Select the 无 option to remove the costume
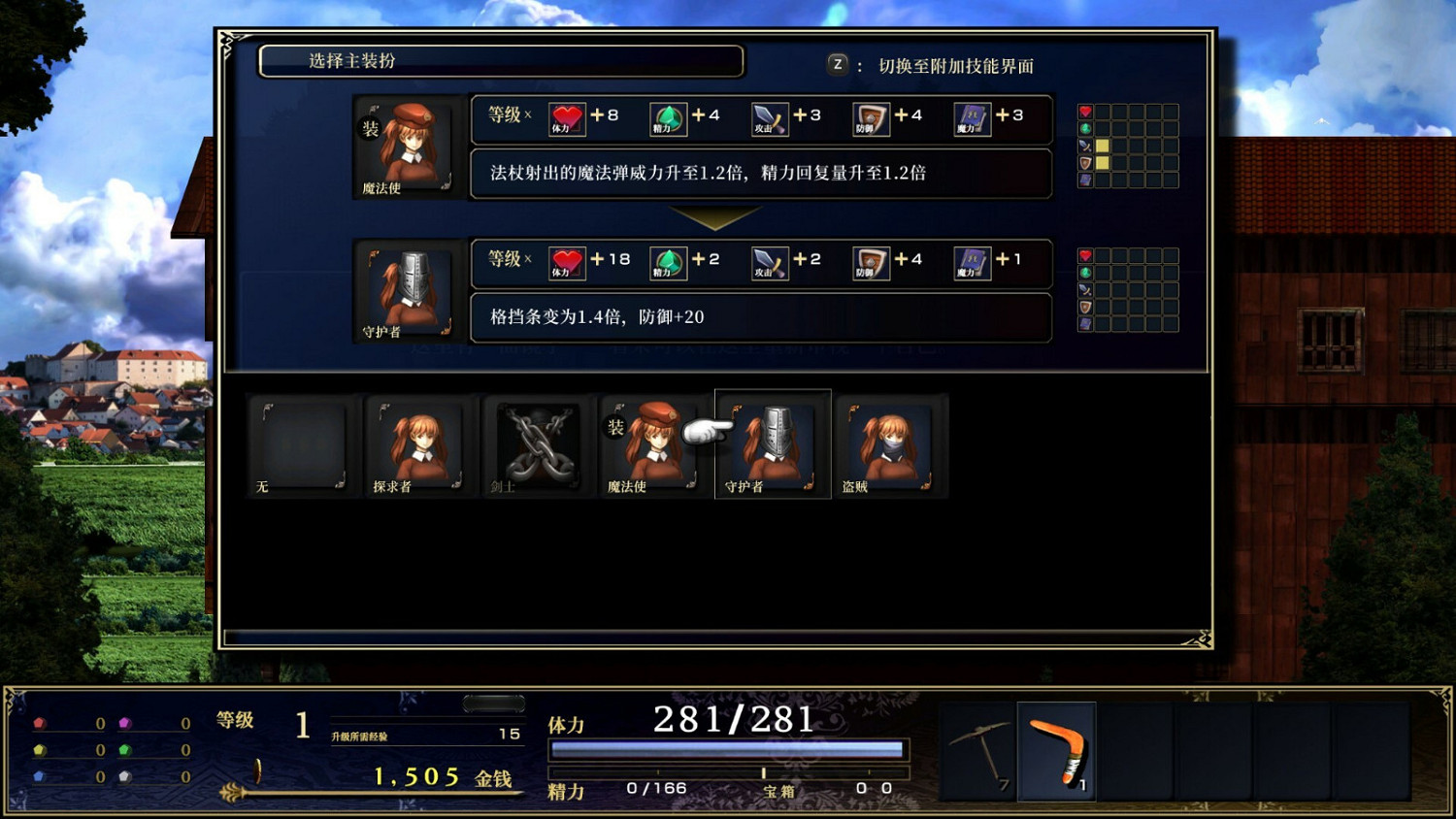Viewport: 1456px width, 819px height. 301,442
